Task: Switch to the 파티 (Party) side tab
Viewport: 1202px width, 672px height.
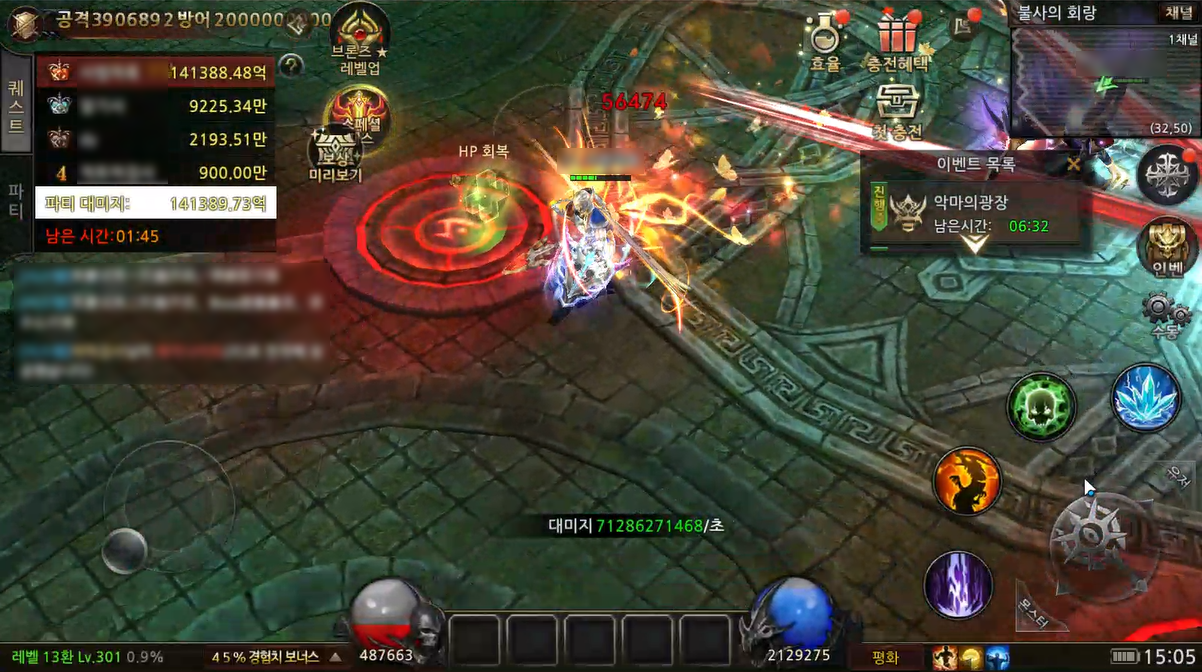Action: [x=16, y=202]
